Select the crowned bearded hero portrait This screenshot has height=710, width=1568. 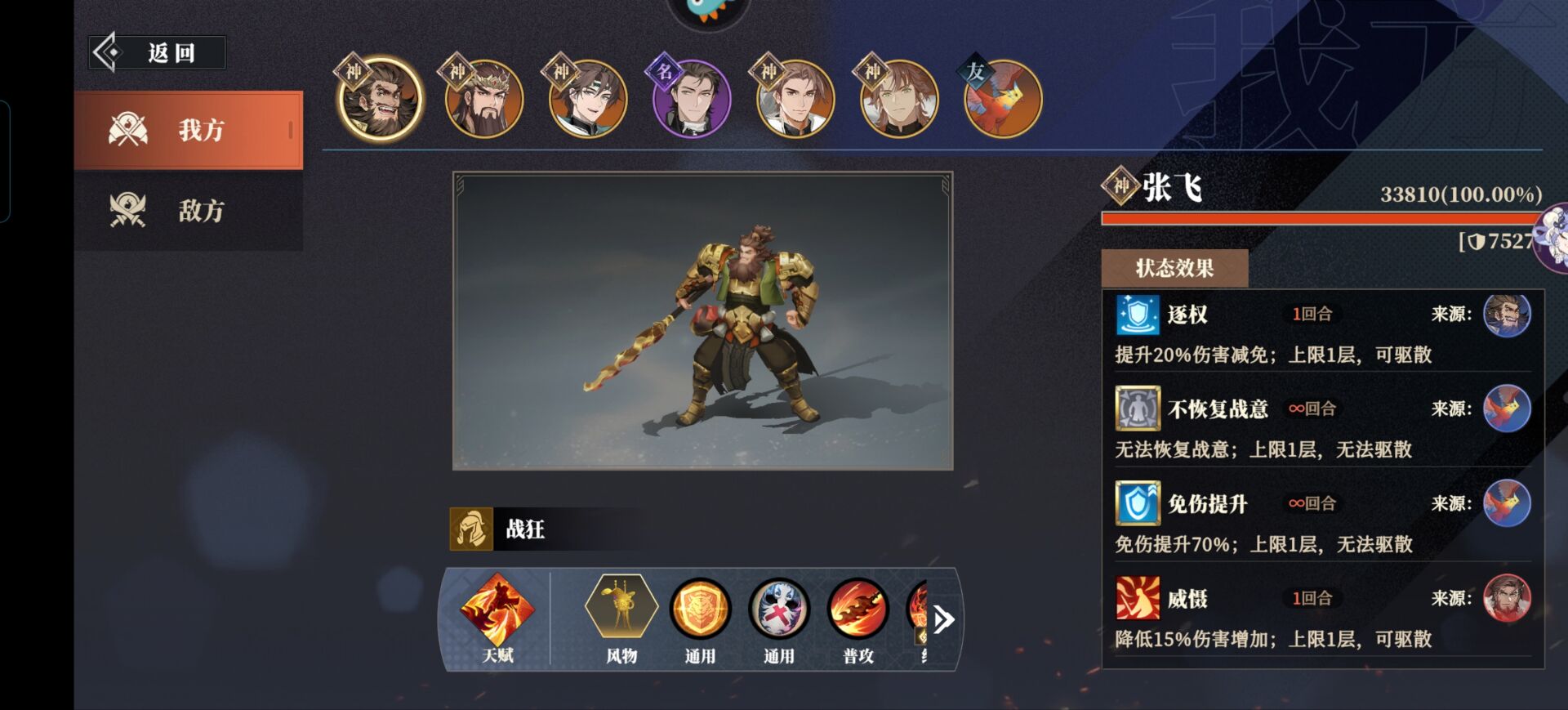[x=483, y=100]
